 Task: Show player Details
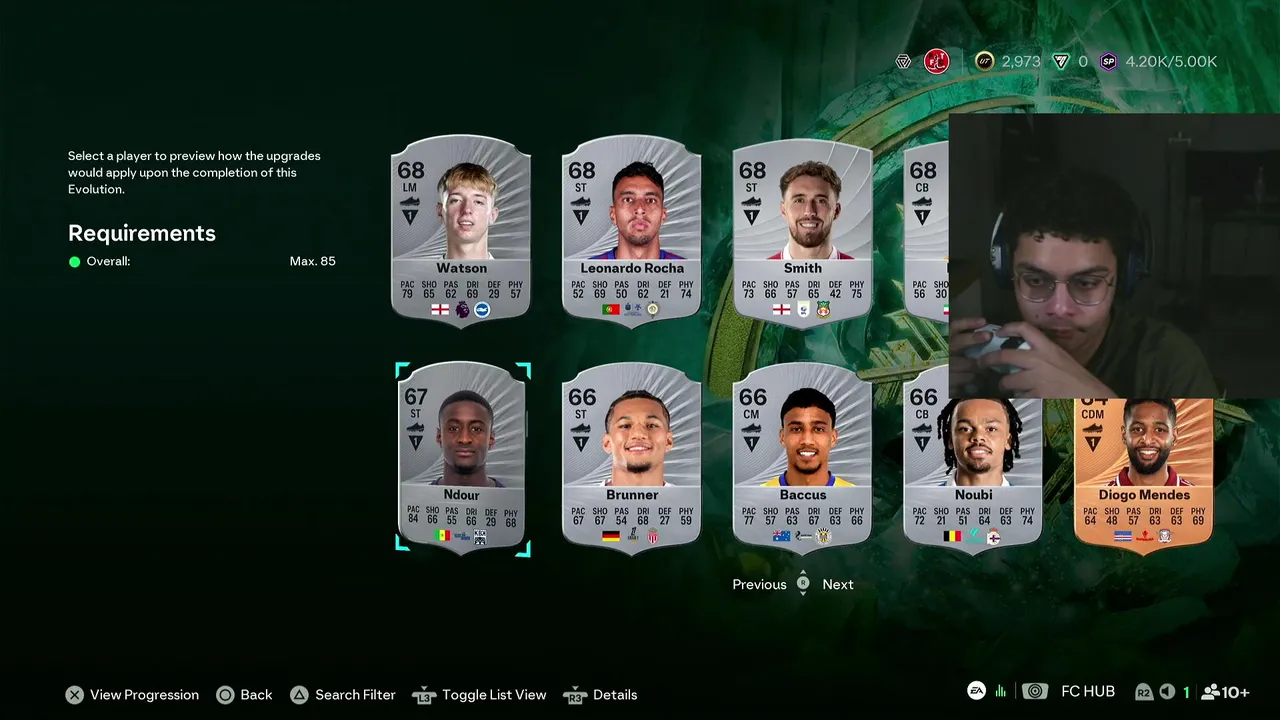602,695
